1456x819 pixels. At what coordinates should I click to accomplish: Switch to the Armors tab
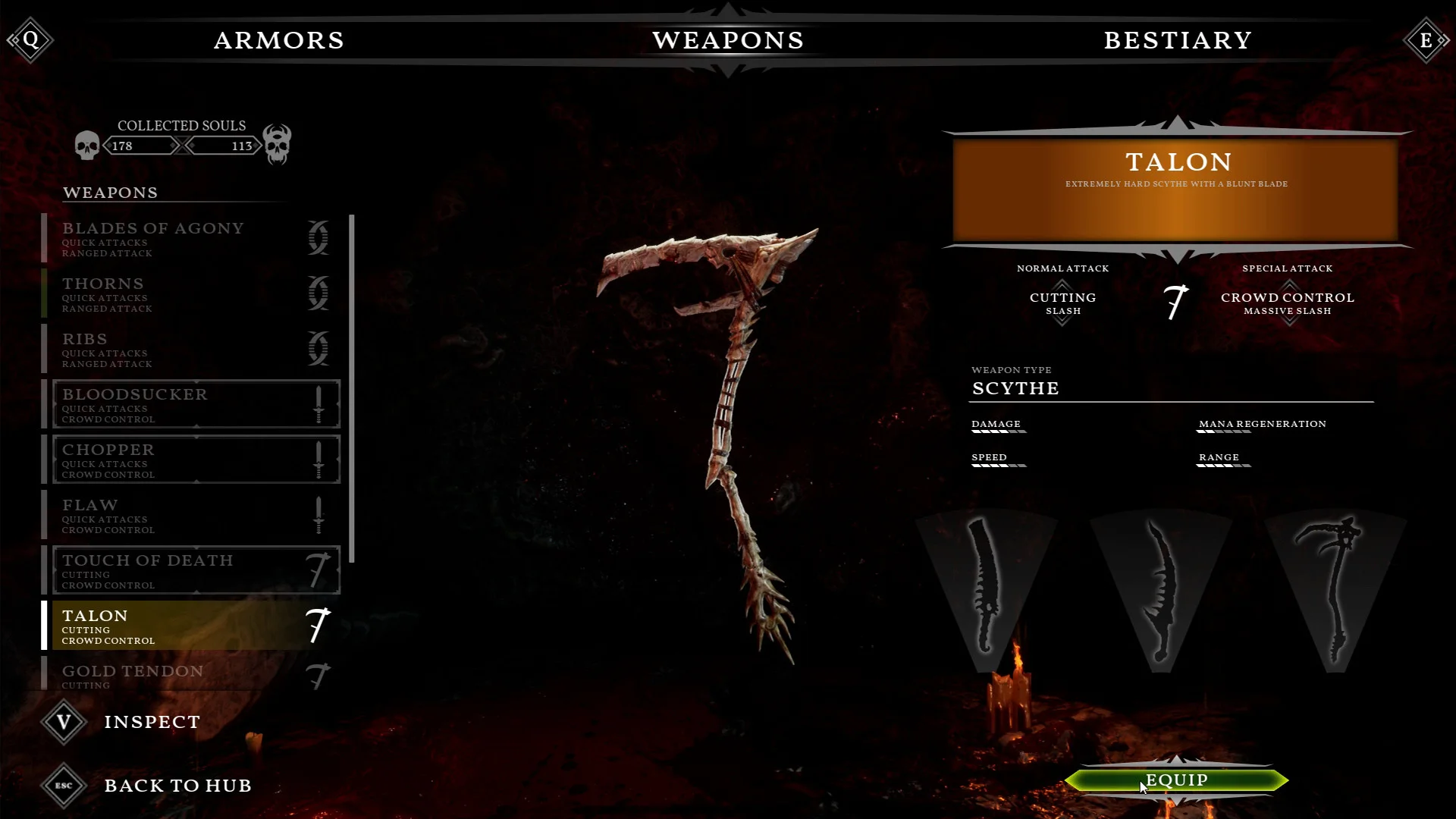[x=279, y=40]
